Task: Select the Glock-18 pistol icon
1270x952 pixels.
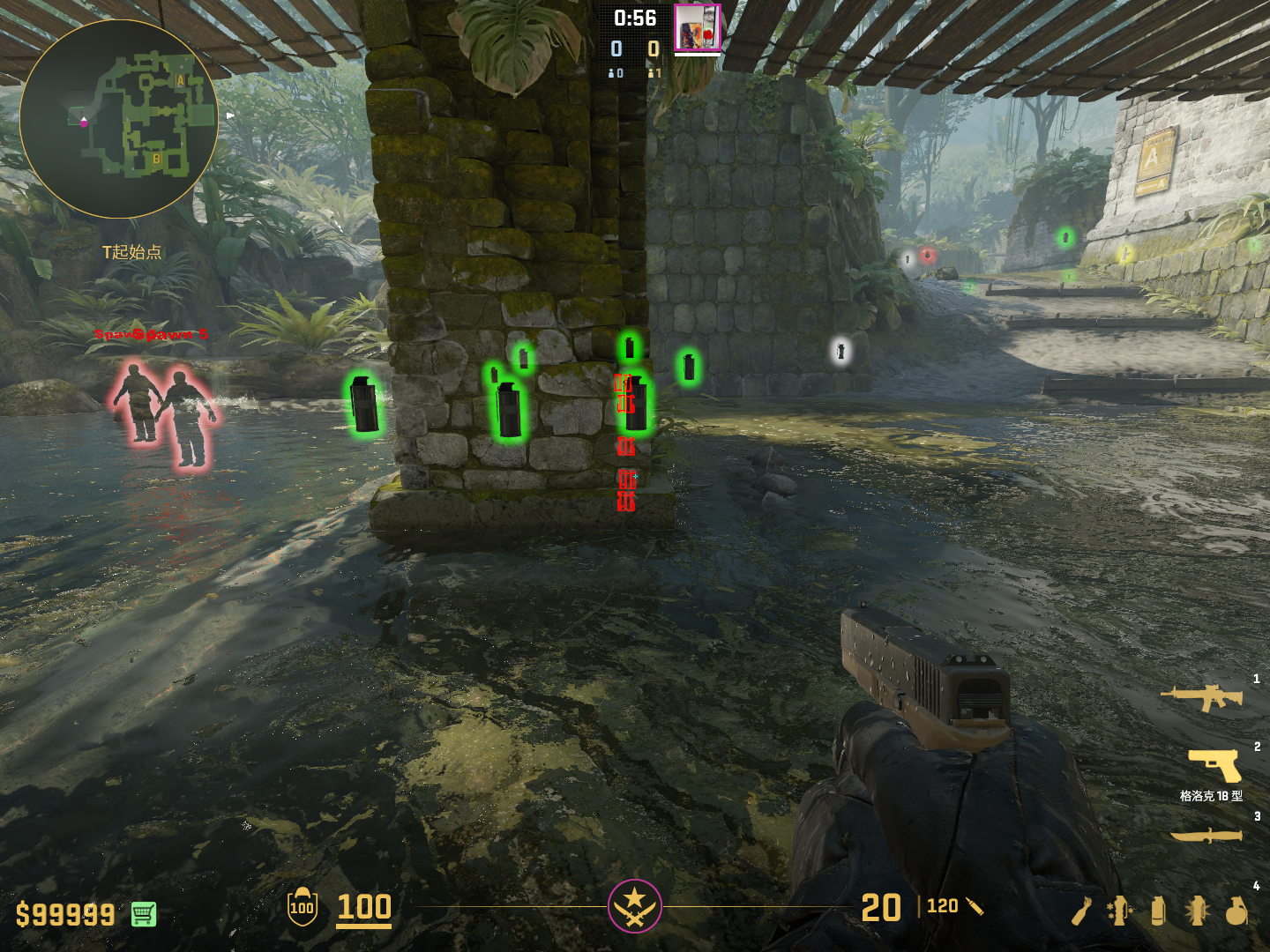Action: point(1214,765)
